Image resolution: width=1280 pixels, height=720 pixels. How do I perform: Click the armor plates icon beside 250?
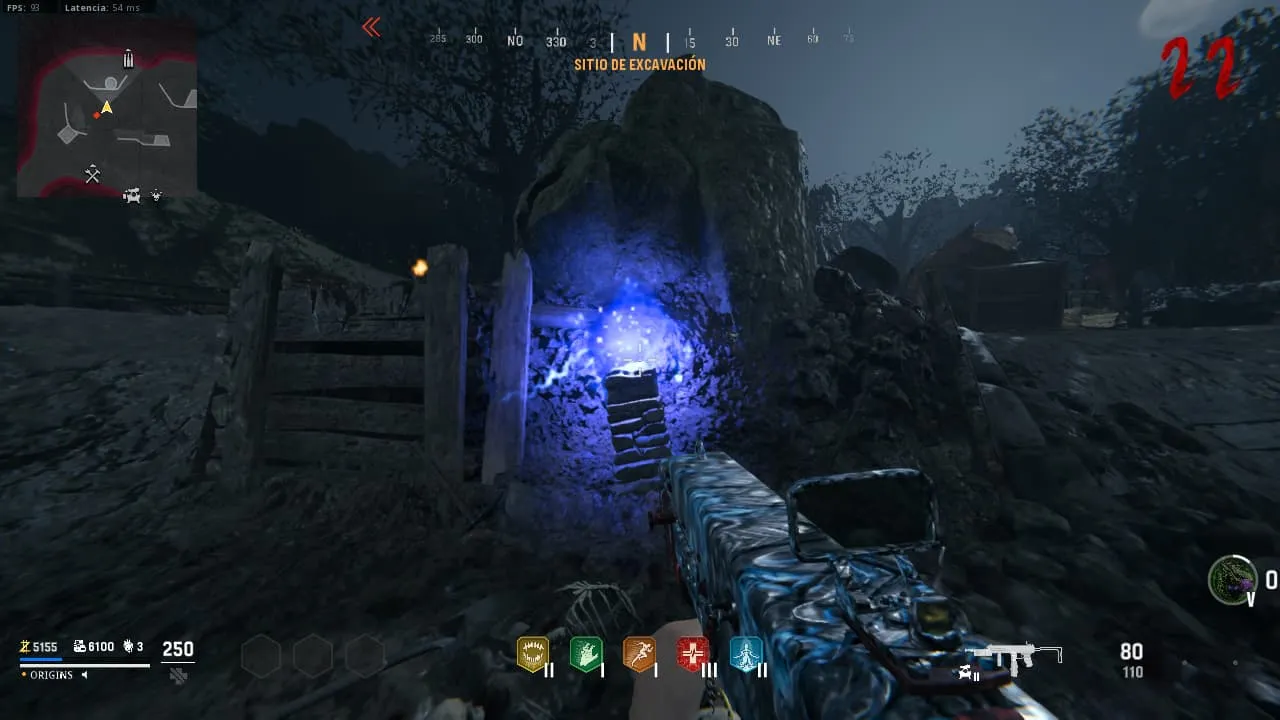[x=178, y=675]
